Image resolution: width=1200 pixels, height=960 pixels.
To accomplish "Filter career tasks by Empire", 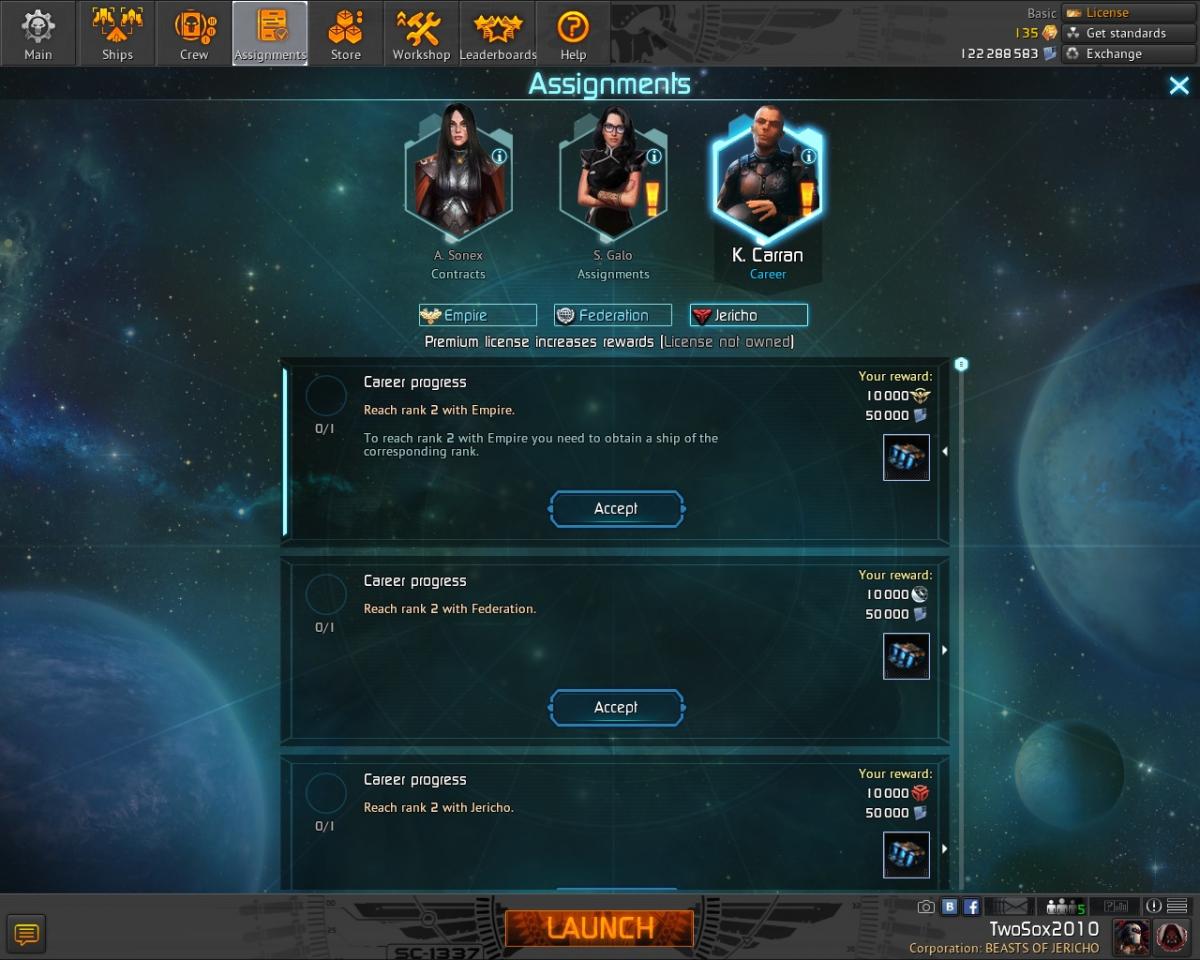I will (x=478, y=316).
